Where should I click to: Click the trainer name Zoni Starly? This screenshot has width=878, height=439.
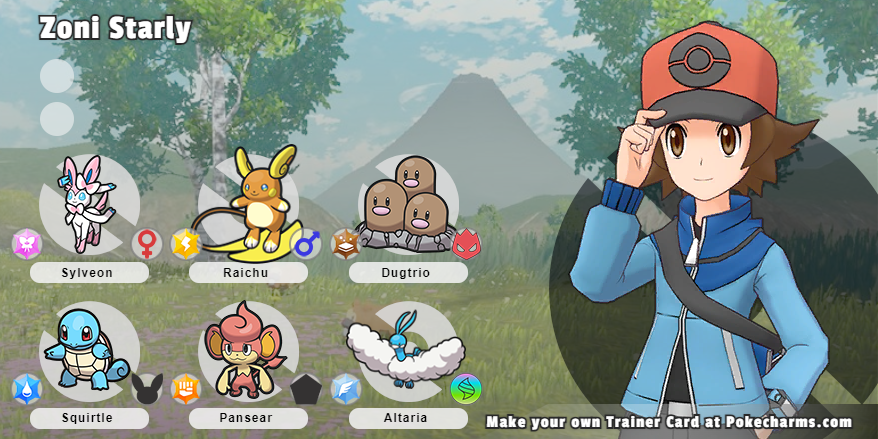tap(114, 29)
